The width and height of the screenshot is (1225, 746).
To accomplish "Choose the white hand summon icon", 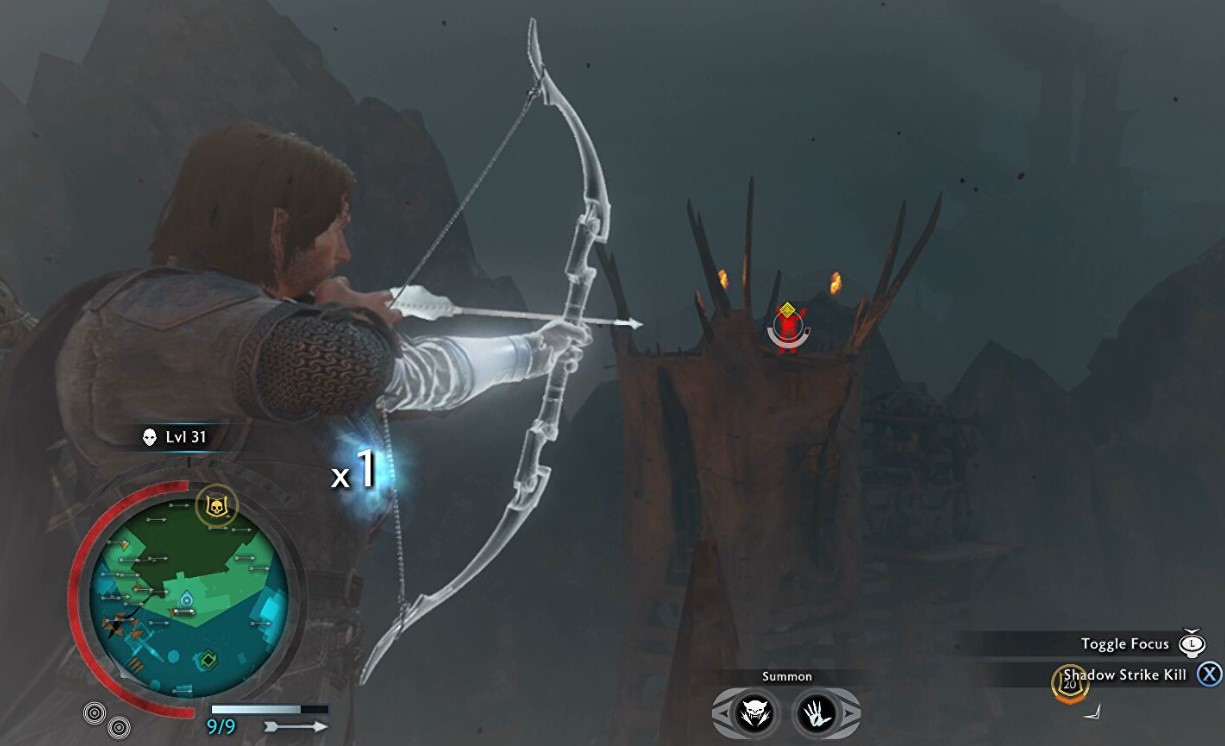I will (816, 712).
